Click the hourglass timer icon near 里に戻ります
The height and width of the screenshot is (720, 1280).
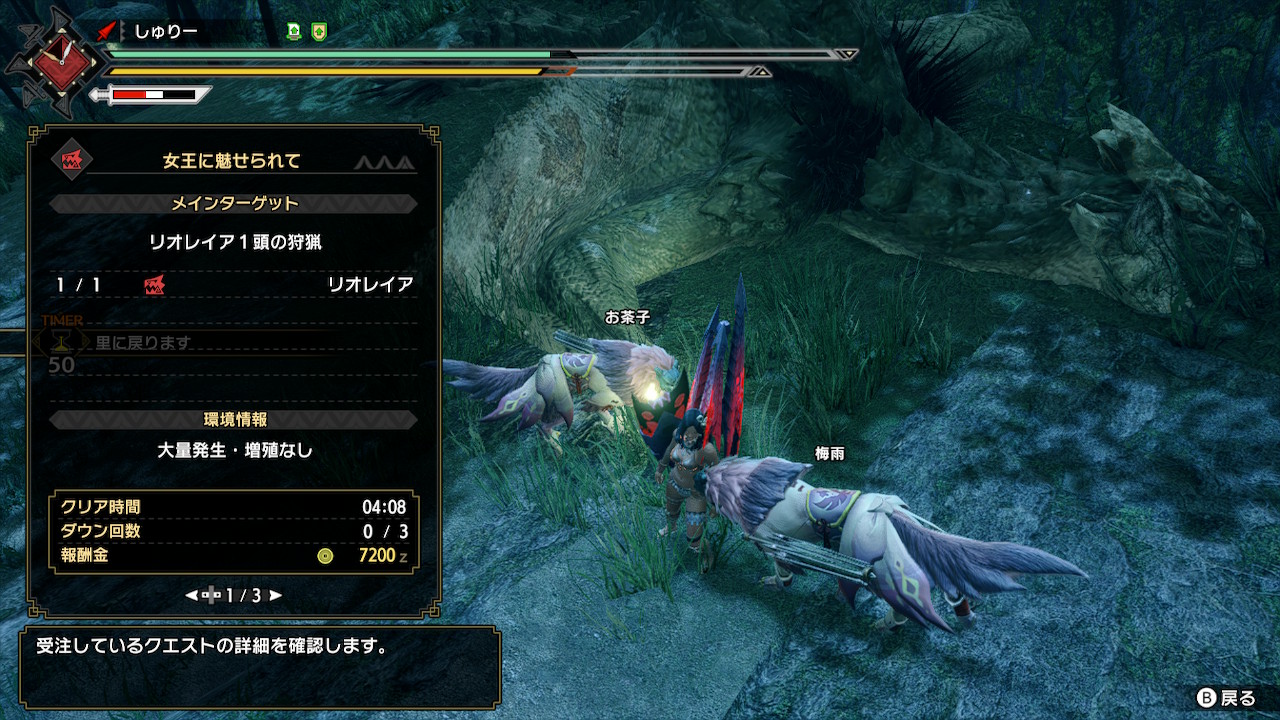(x=63, y=341)
